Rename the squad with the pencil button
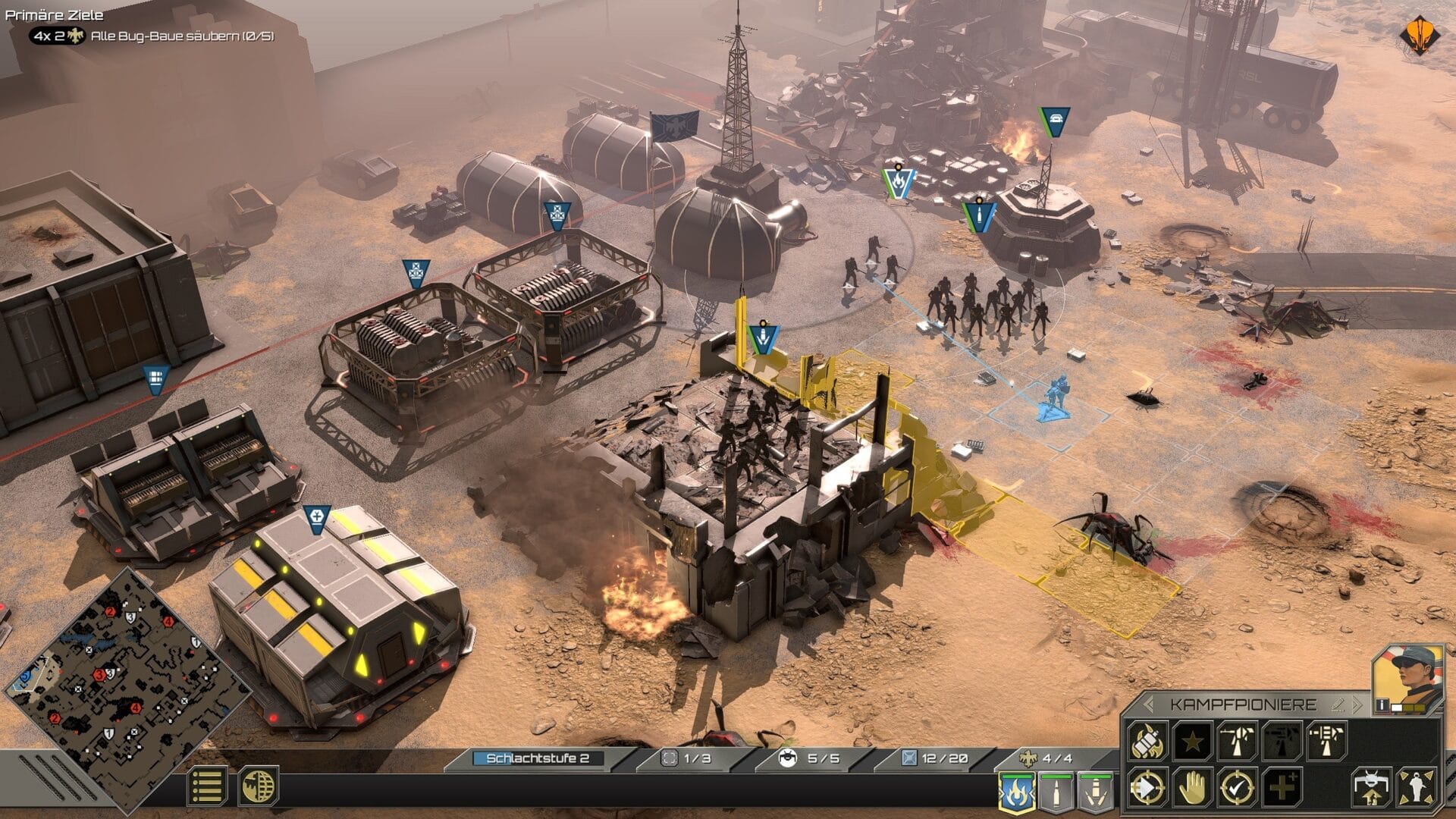Viewport: 1456px width, 819px height. 1336,704
